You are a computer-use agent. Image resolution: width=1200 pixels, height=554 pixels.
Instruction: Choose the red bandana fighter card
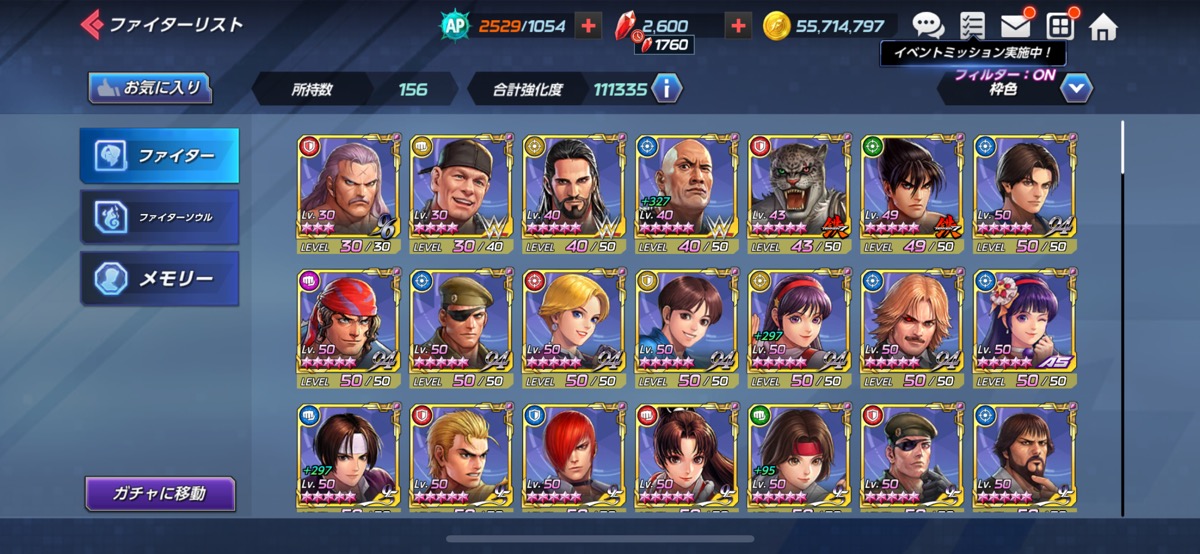point(347,327)
